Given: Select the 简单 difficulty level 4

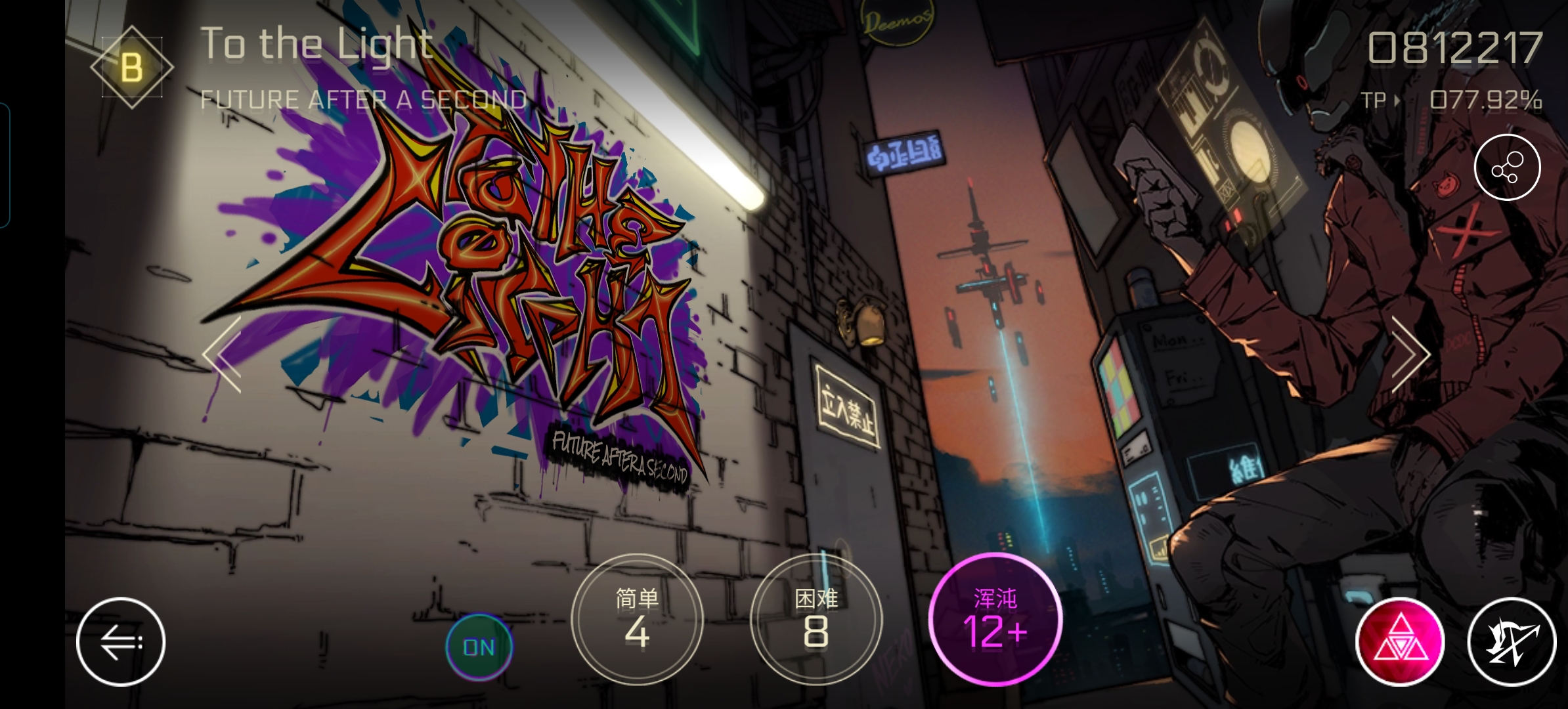Looking at the screenshot, I should click(637, 620).
